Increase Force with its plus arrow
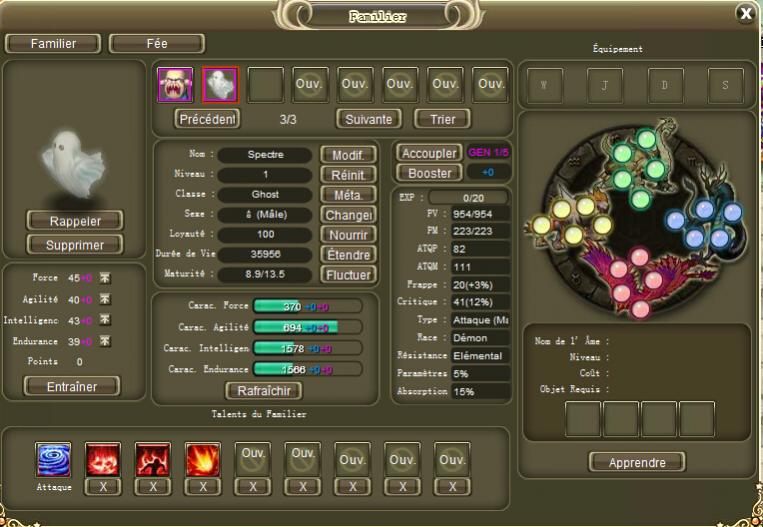The width and height of the screenshot is (763, 527). [105, 279]
